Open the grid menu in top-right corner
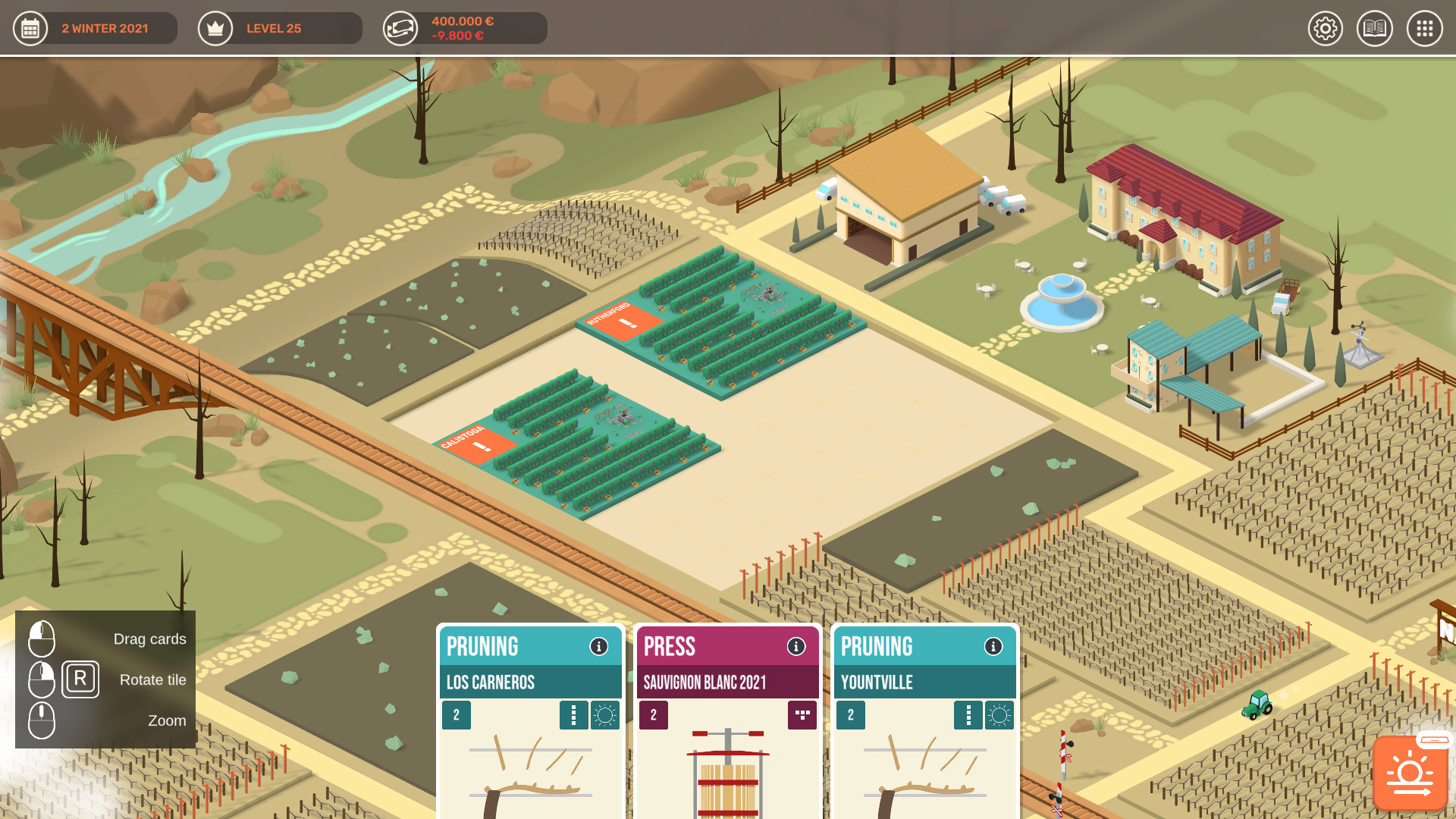 [1424, 29]
